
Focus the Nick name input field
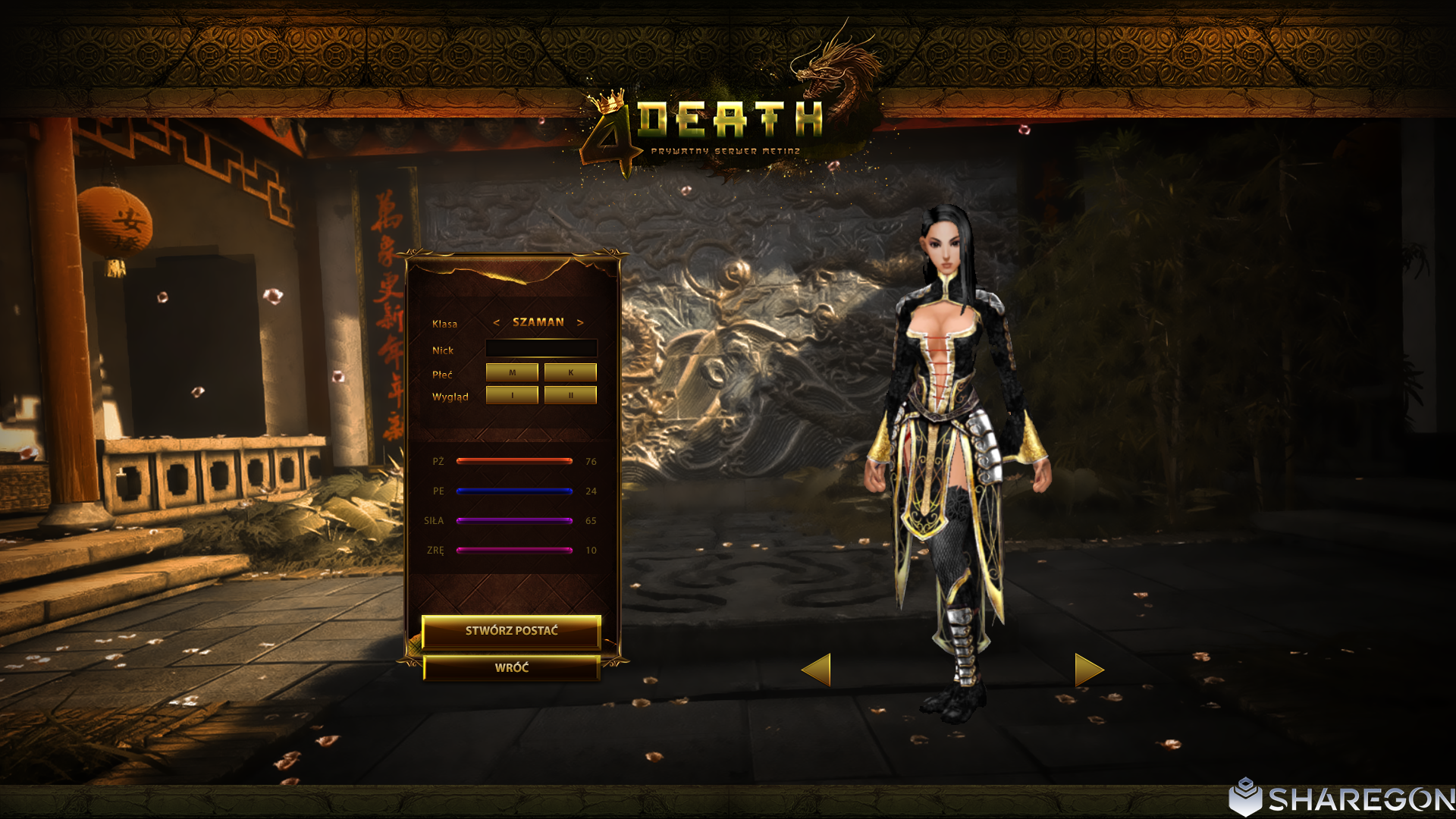541,349
